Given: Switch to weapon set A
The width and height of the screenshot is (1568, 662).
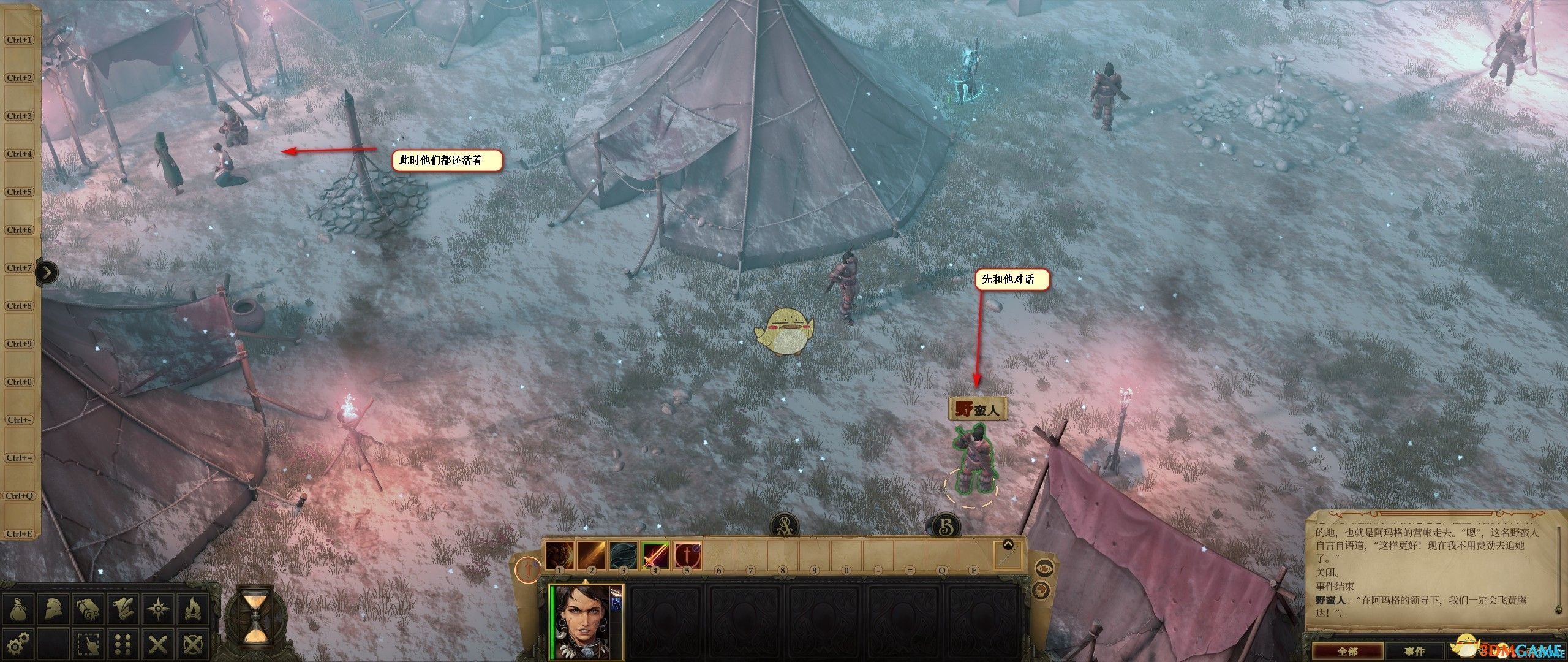Looking at the screenshot, I should [x=783, y=526].
